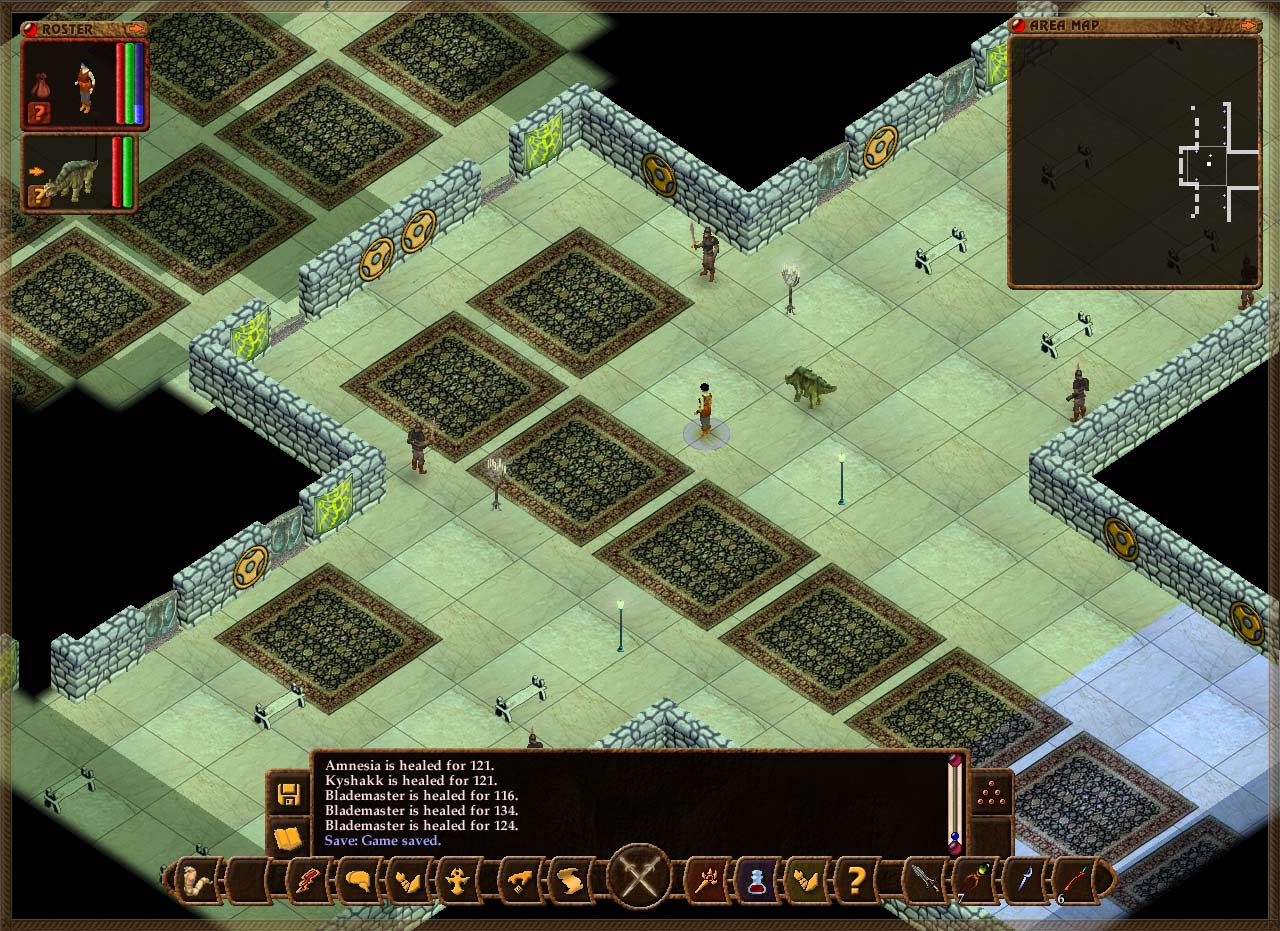This screenshot has height=931, width=1280.
Task: Open the hero's inventory bag icon
Action: point(40,84)
